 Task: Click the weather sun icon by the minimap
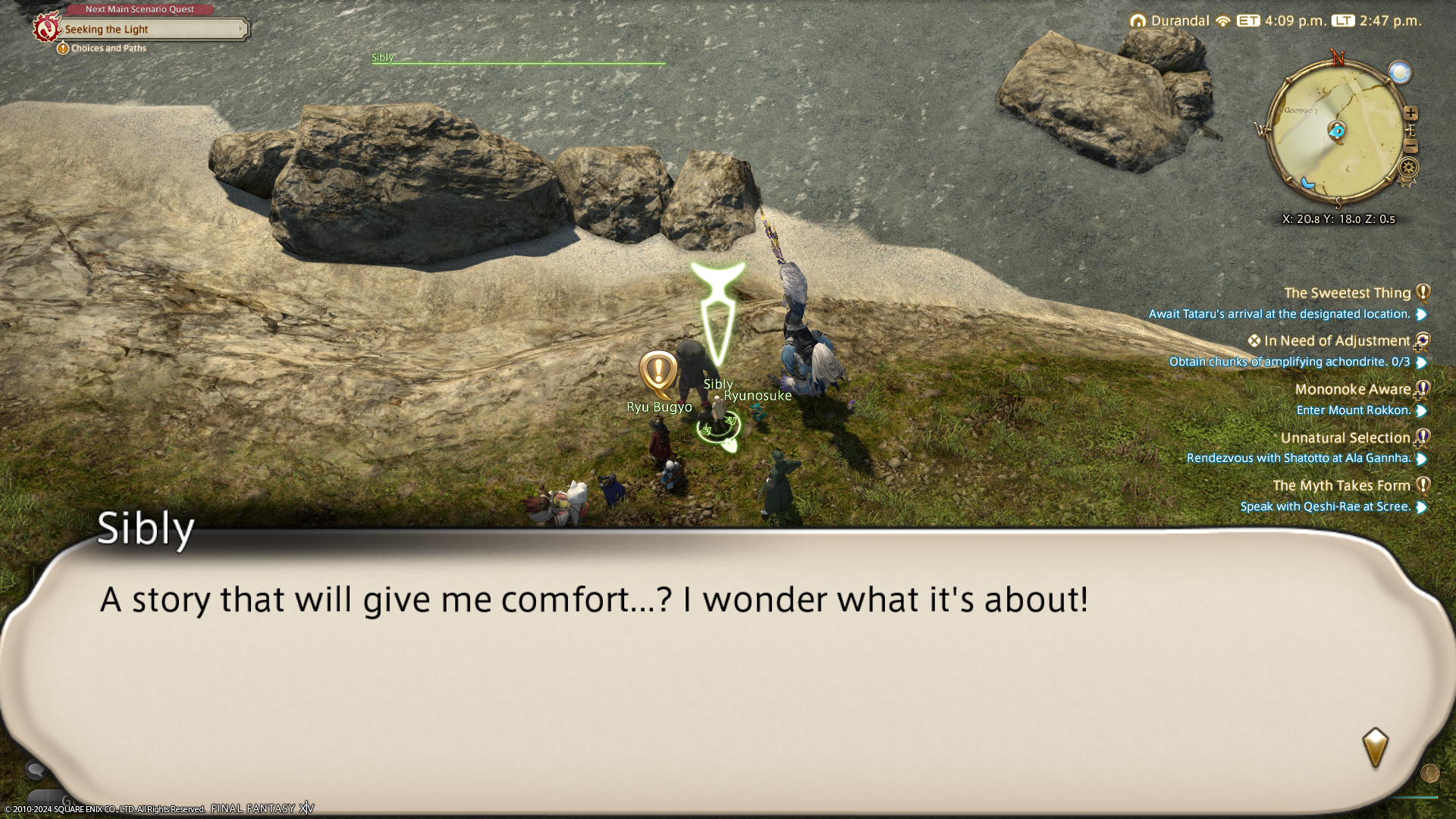coord(1400,73)
